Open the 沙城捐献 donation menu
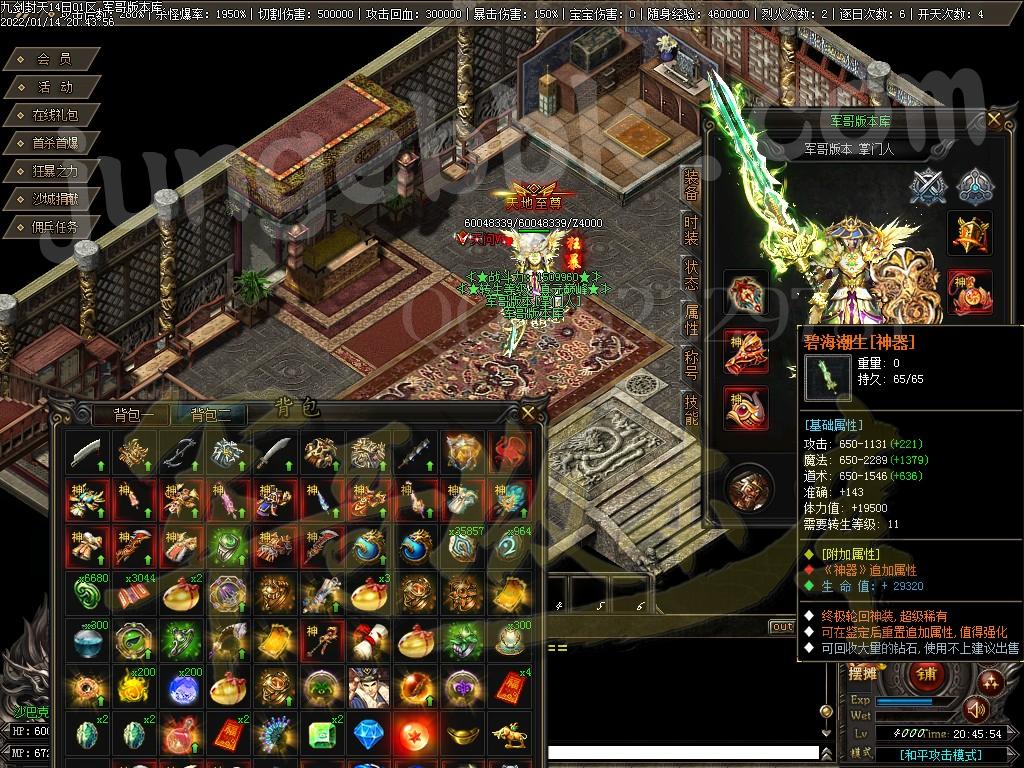 [54, 199]
